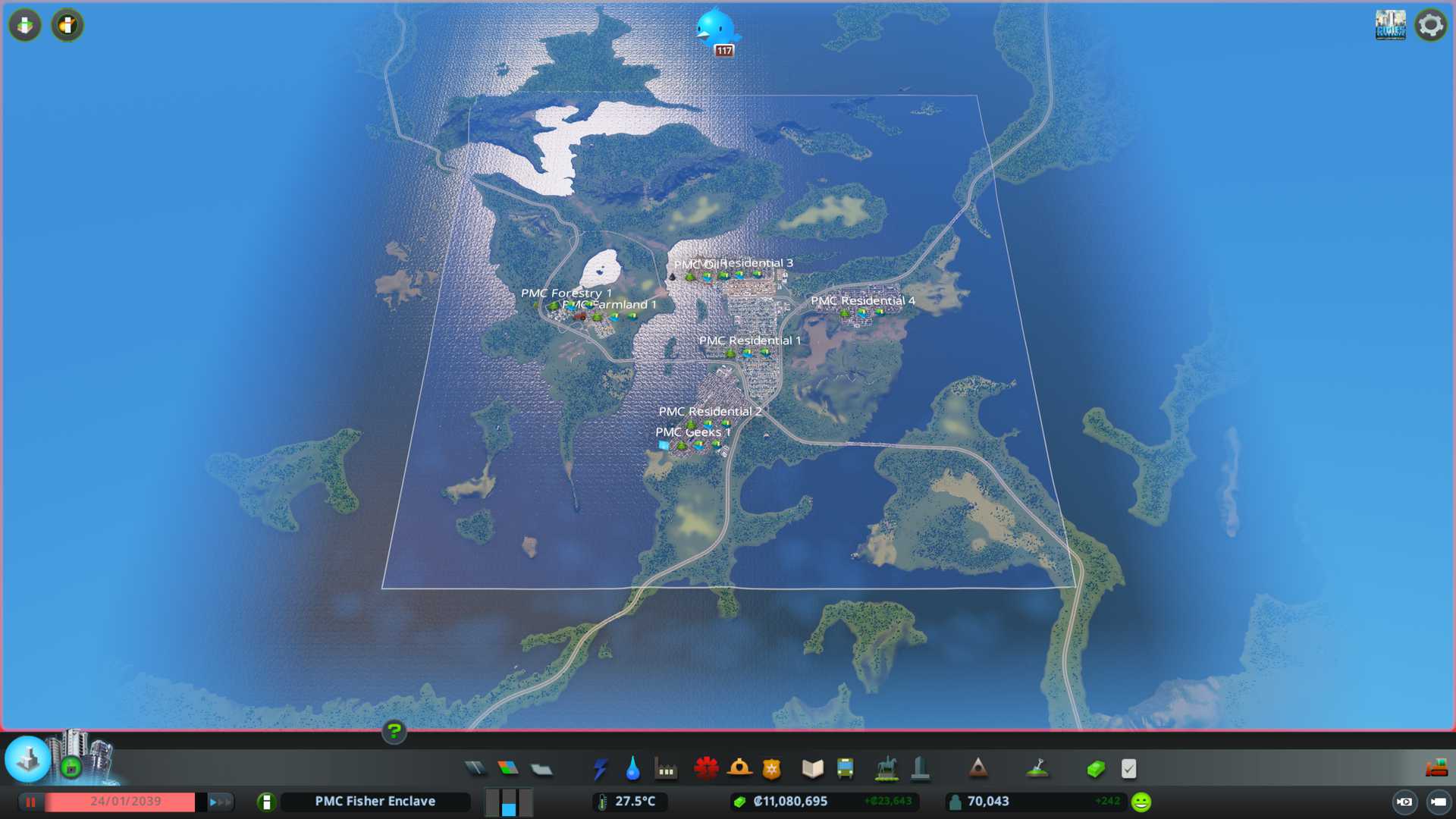
Task: Open the Districts painting tool
Action: [541, 769]
